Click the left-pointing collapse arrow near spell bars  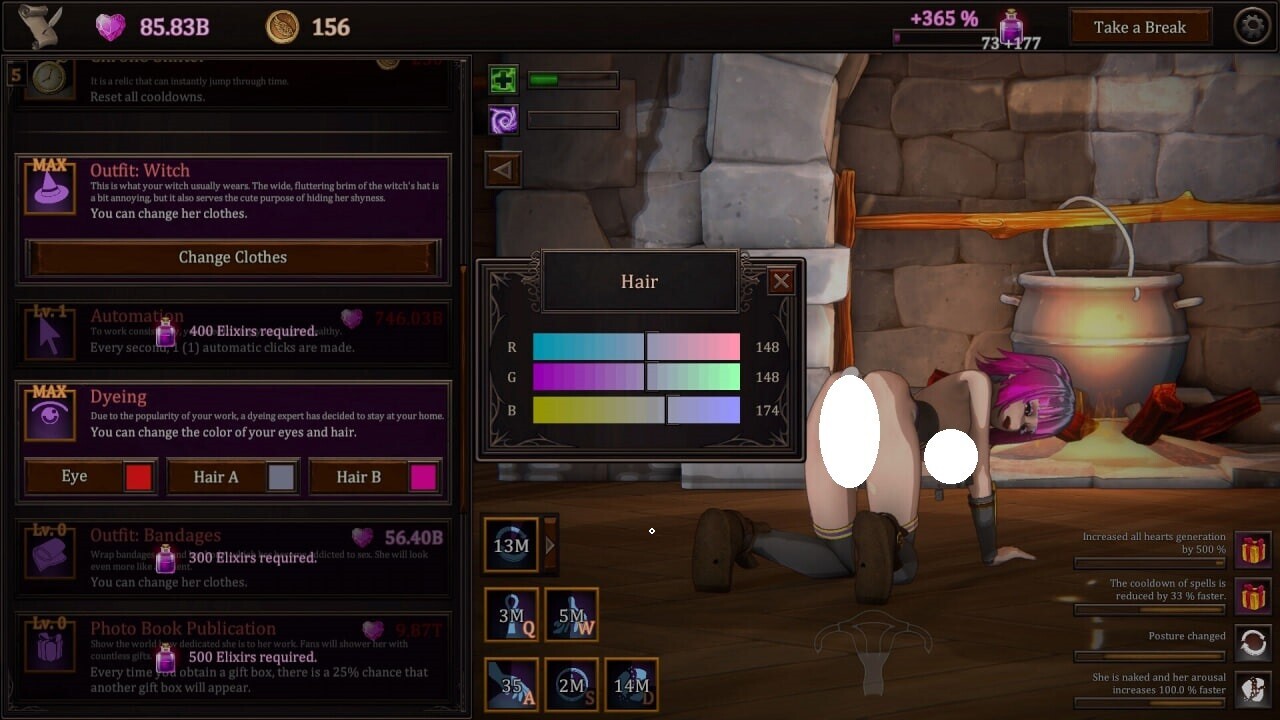click(x=503, y=169)
